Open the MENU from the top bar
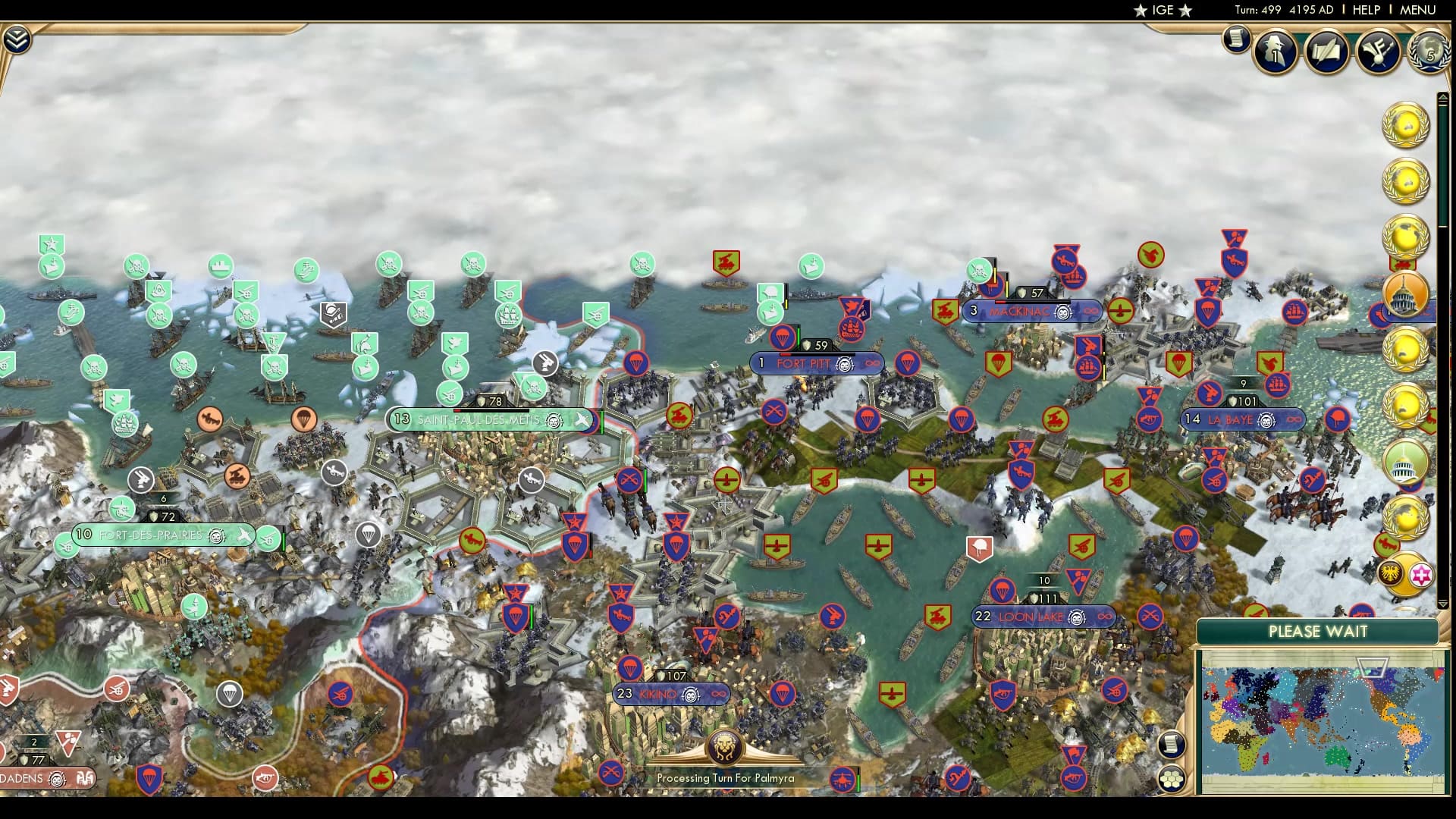Screen dimensions: 1456x819 click(1420, 11)
